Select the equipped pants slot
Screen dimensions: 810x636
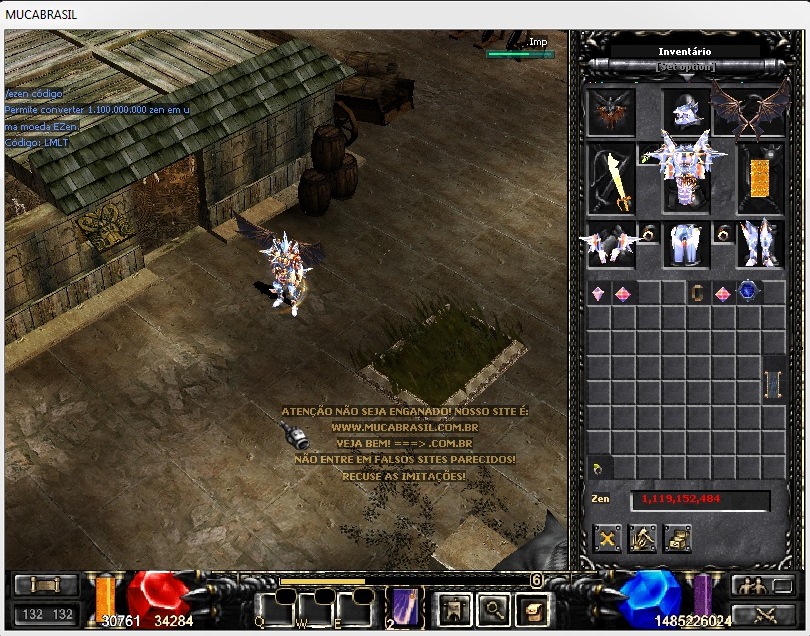tap(685, 244)
